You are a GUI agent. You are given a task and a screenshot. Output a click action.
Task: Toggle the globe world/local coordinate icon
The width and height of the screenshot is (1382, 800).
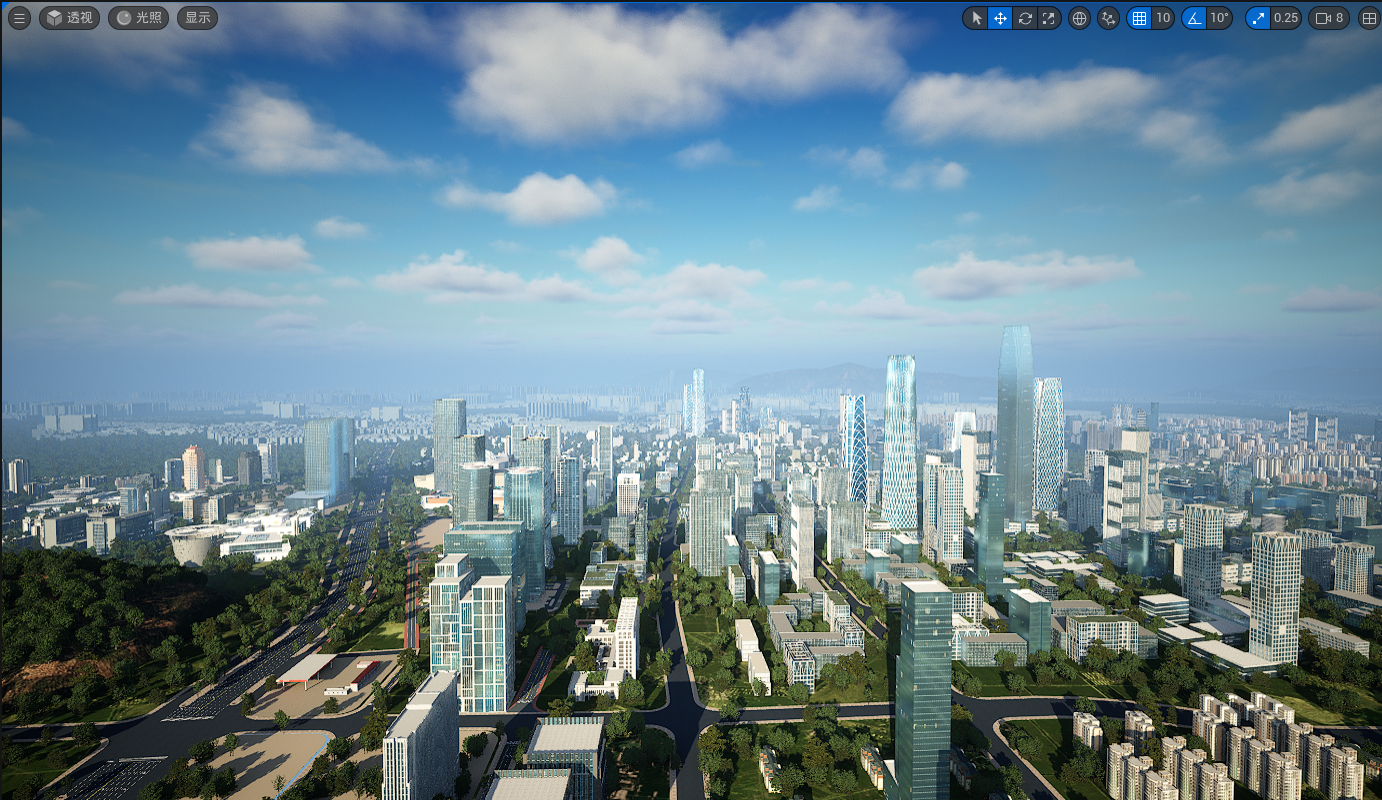(1079, 18)
